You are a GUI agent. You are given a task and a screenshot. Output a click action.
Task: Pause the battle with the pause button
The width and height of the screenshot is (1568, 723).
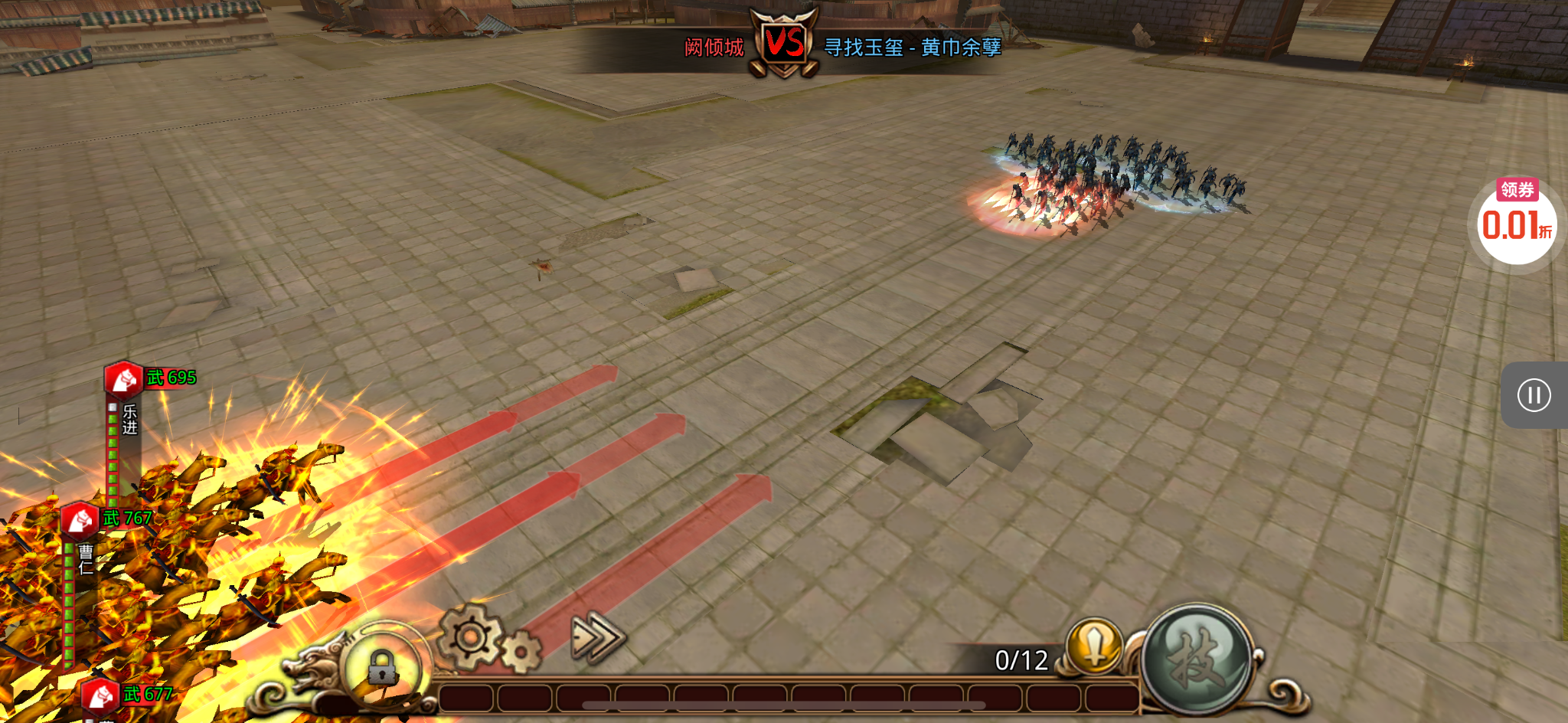[x=1534, y=395]
